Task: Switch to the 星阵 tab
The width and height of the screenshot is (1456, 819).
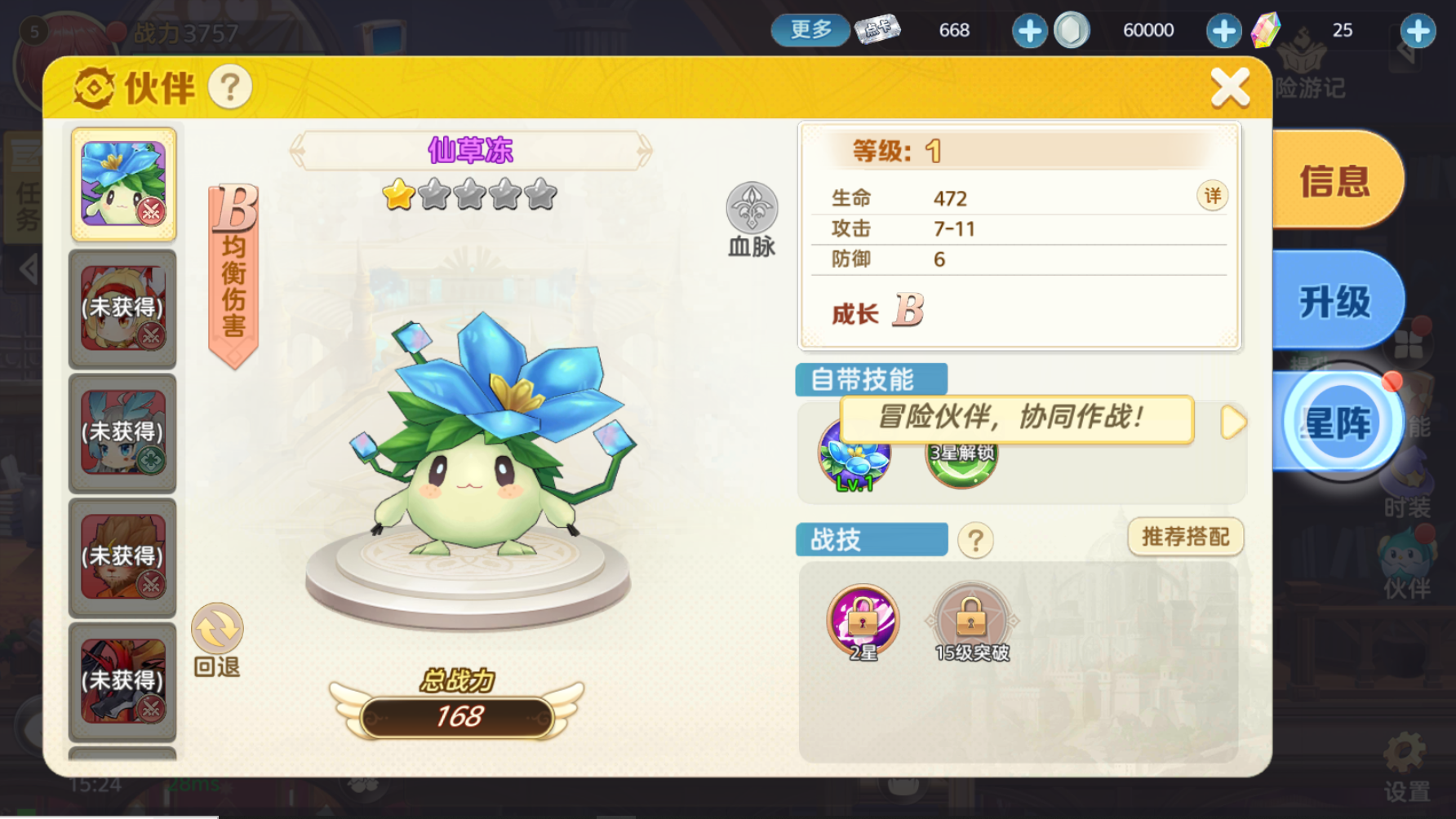Action: [x=1338, y=420]
